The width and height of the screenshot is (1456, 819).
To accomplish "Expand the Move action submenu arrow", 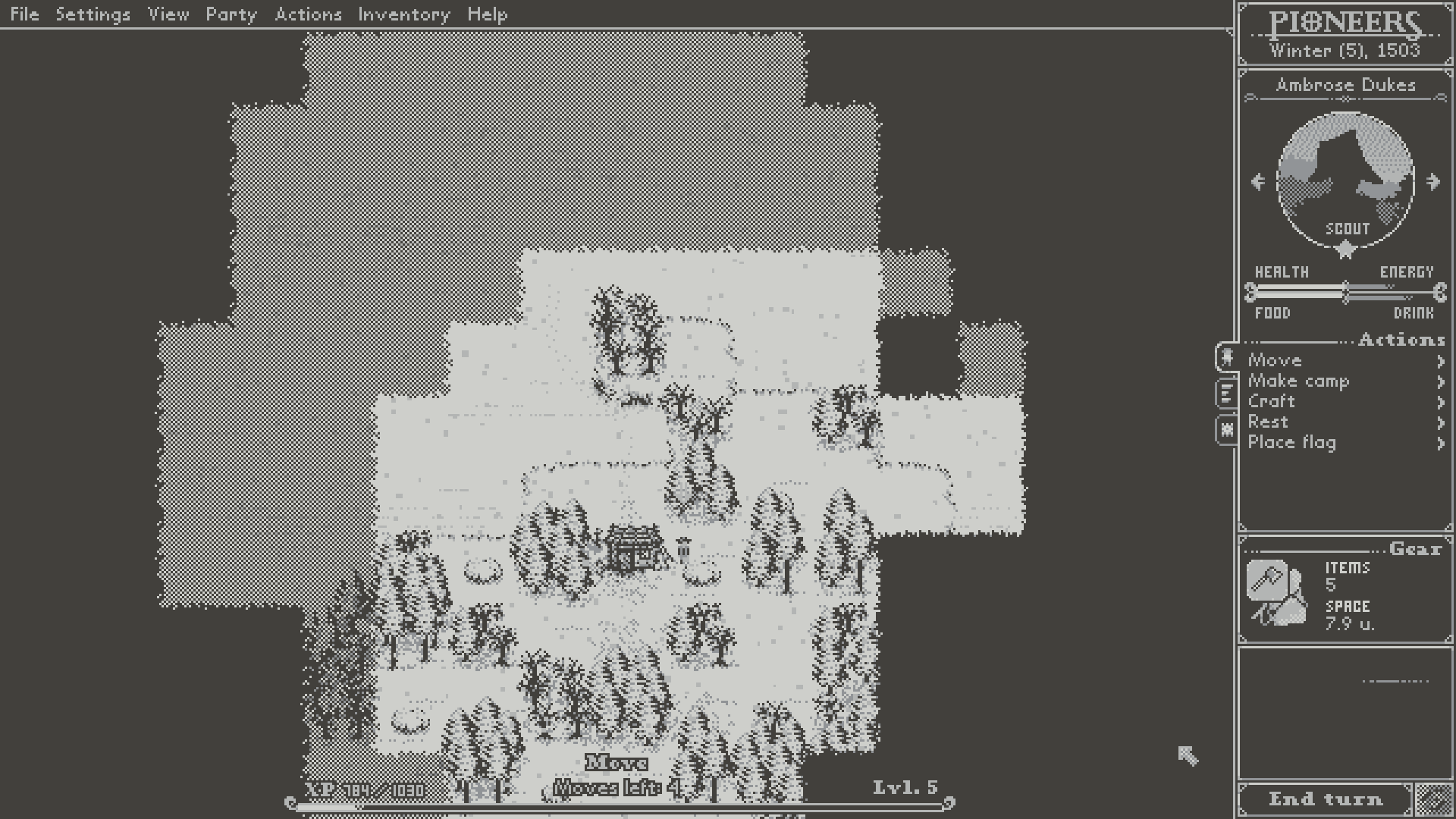I will [1441, 362].
